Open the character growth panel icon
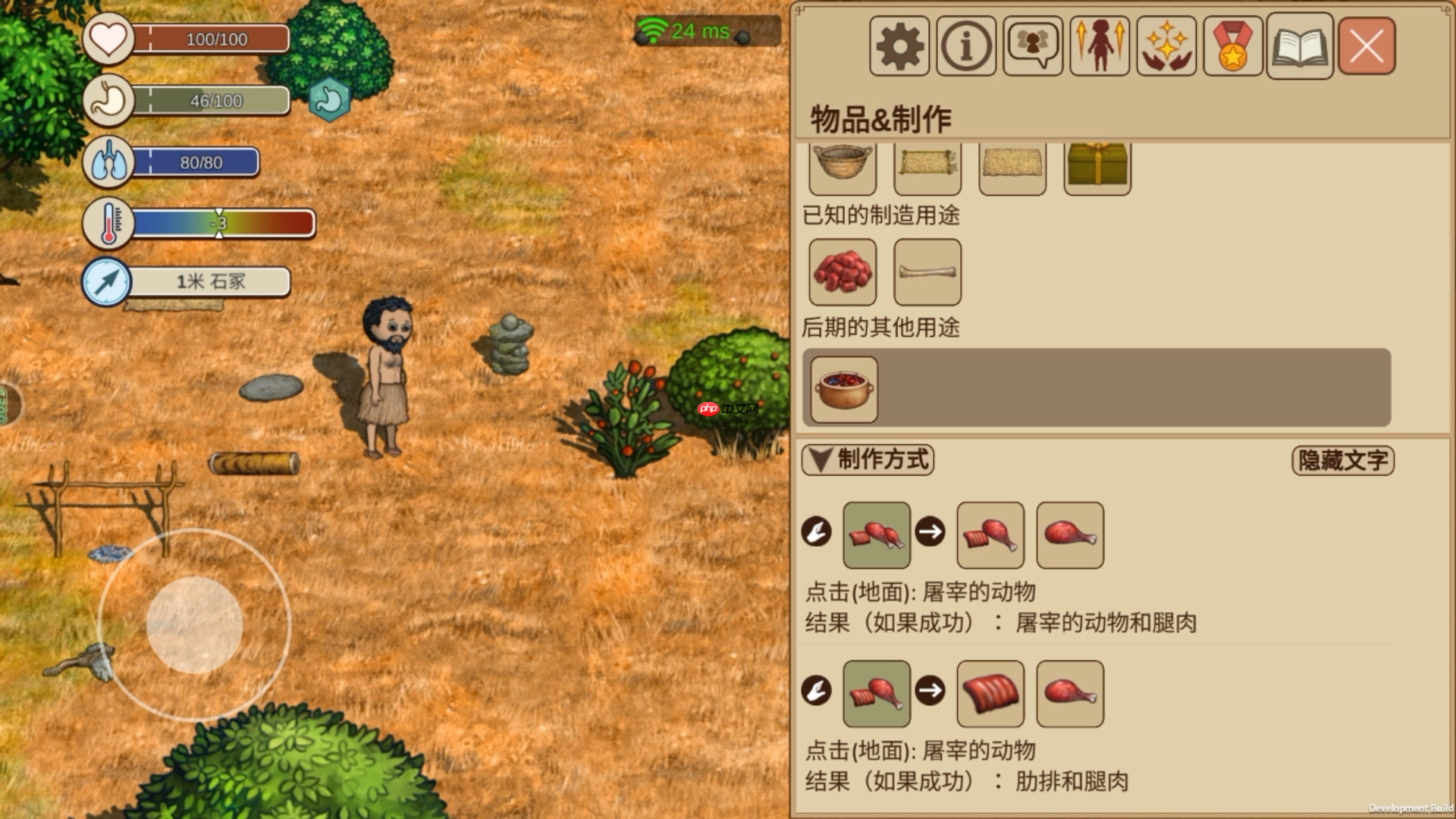The image size is (1456, 819). tap(1098, 46)
